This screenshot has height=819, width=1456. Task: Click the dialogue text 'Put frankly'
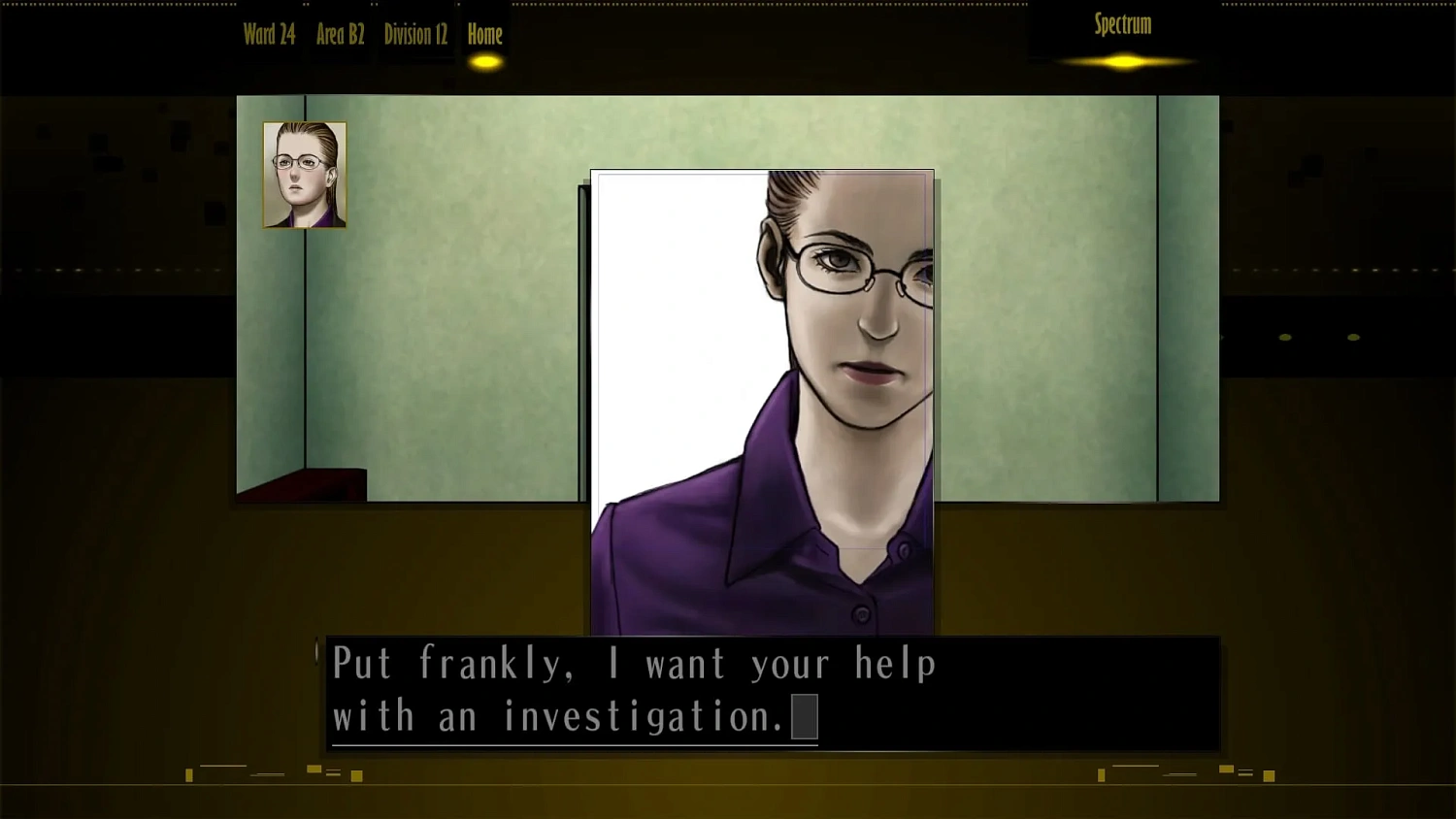417,664
